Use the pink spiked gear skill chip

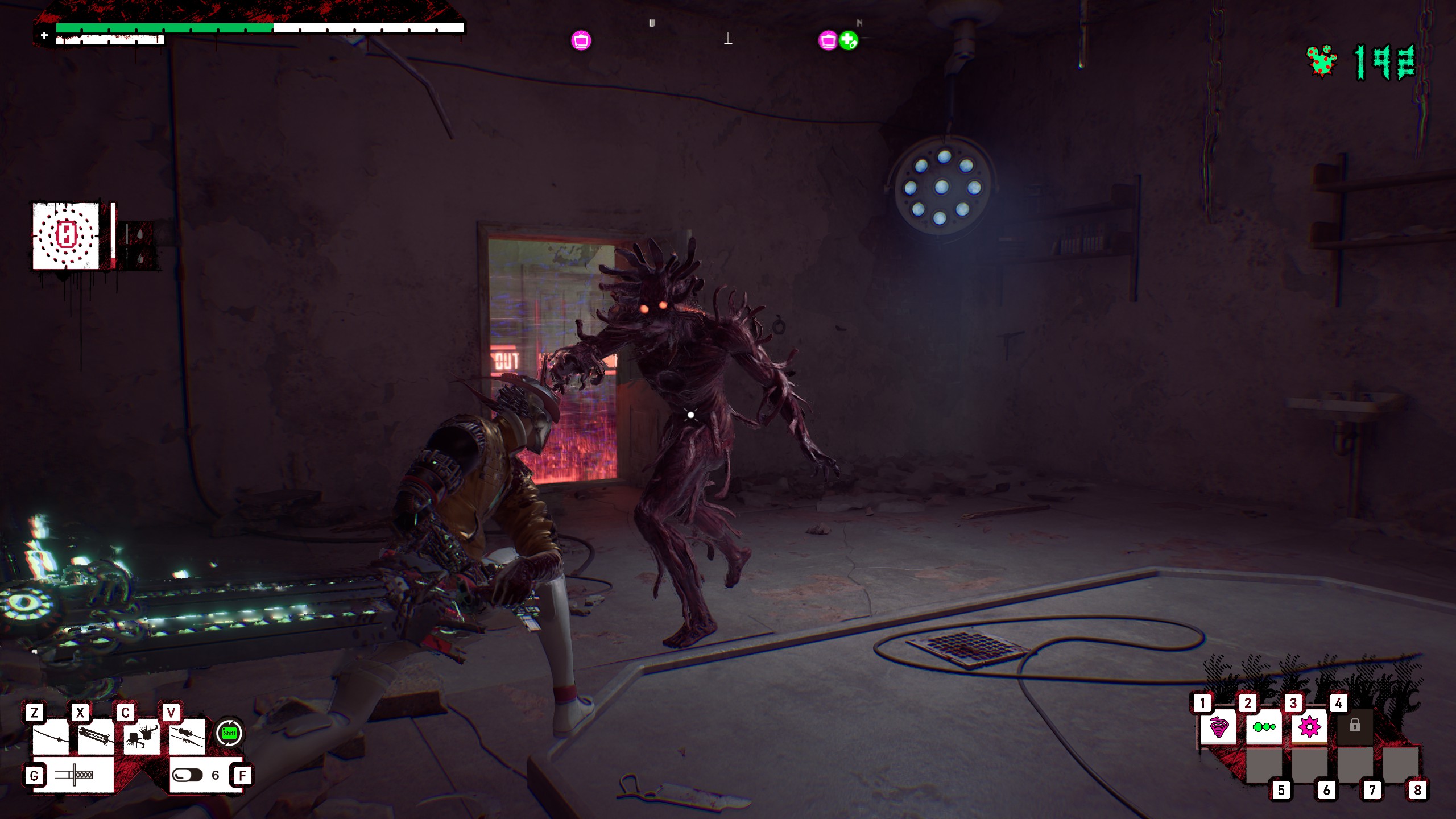(1309, 727)
